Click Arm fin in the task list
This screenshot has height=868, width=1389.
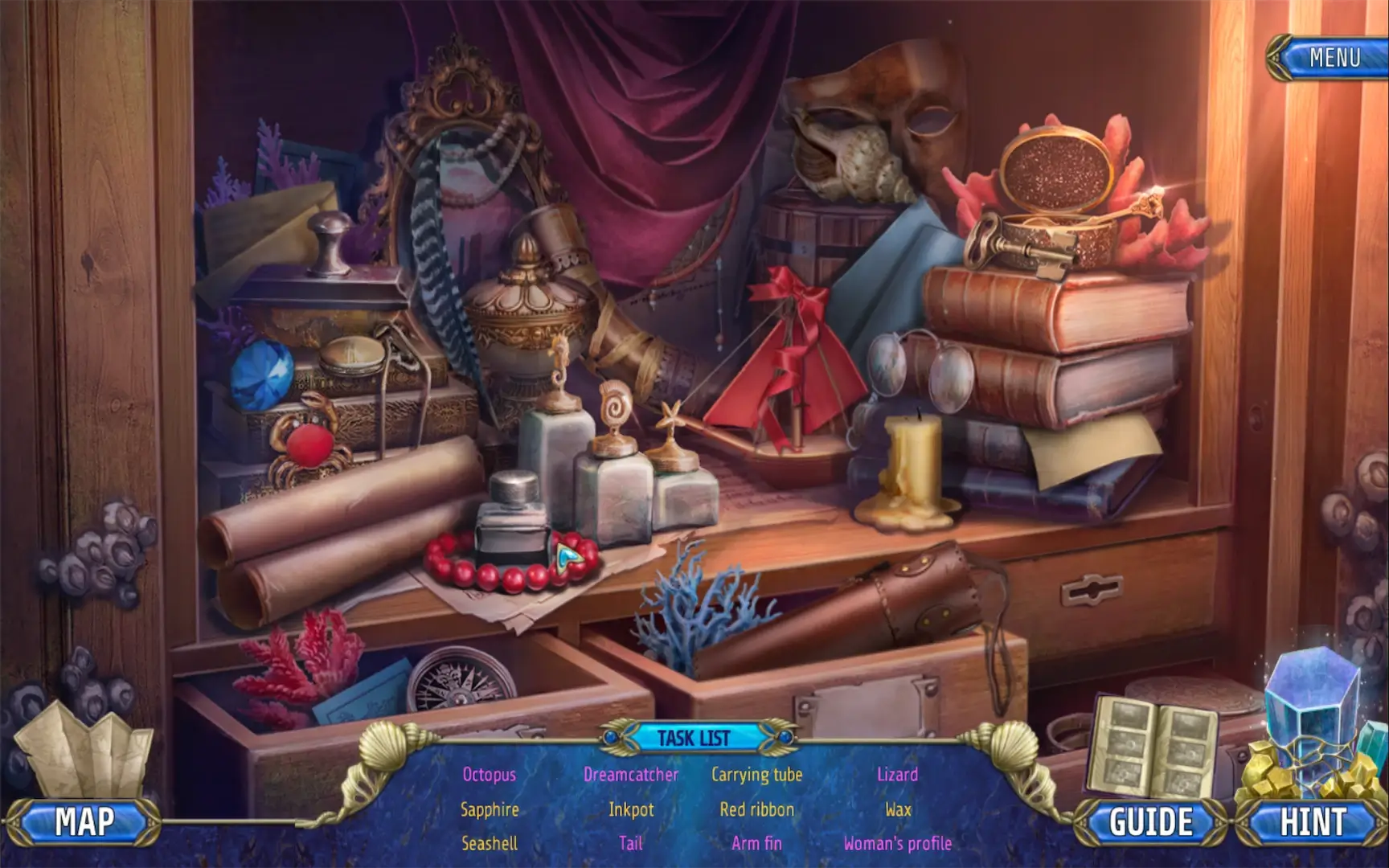(x=756, y=843)
